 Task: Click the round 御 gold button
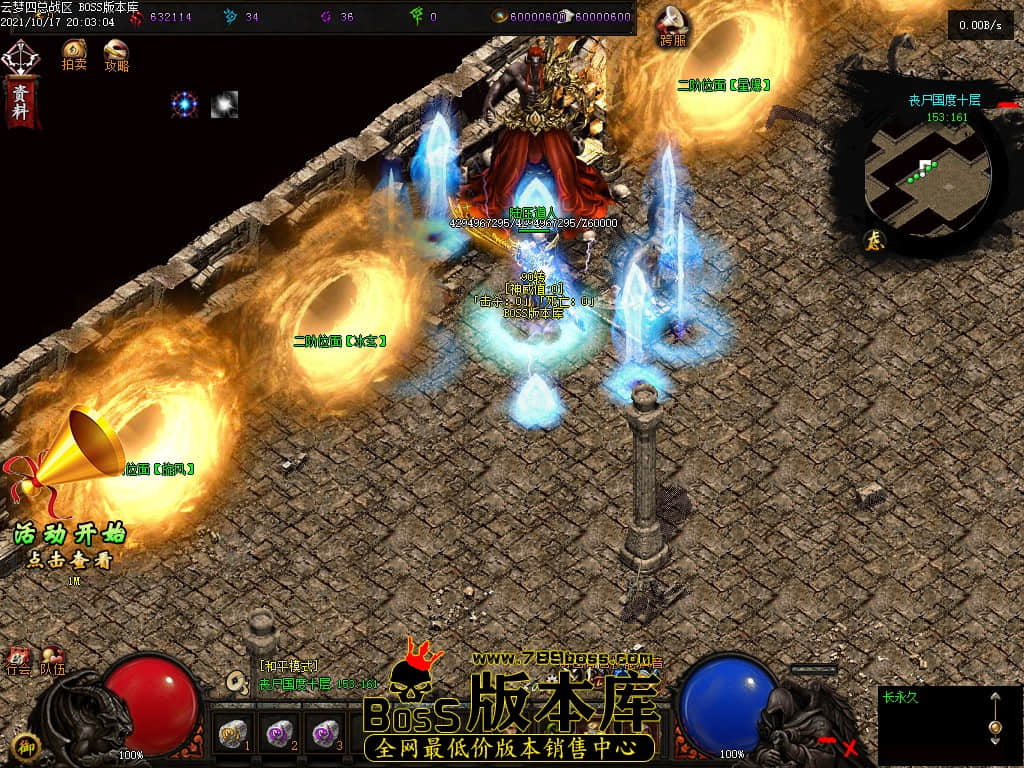[28, 746]
